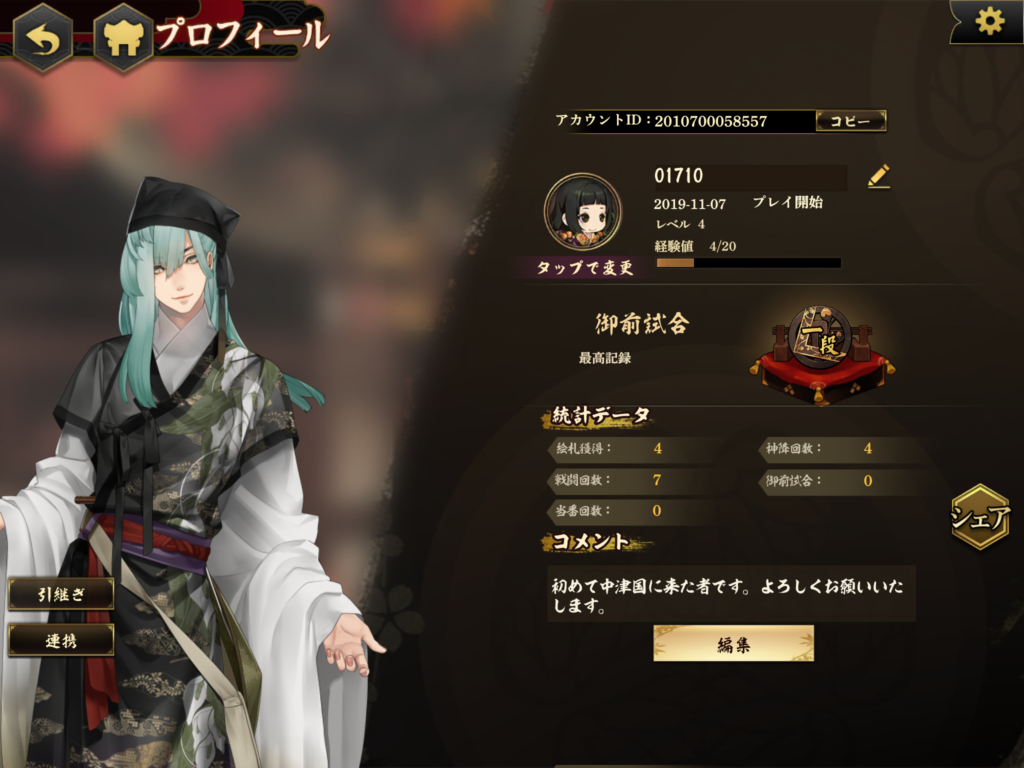Copy the account ID with コピー button

(x=851, y=121)
